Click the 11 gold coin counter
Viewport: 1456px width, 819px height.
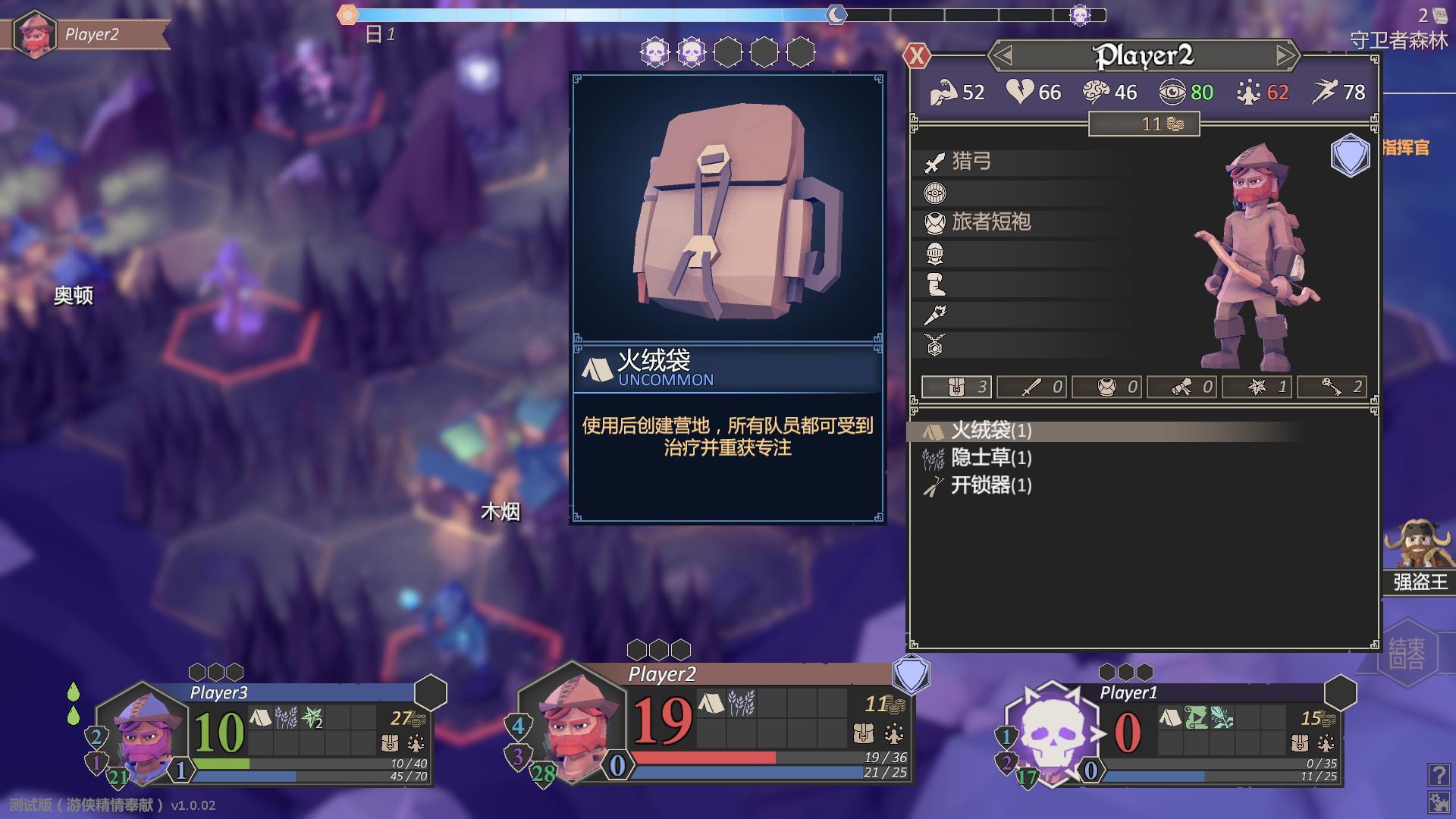click(x=1144, y=124)
